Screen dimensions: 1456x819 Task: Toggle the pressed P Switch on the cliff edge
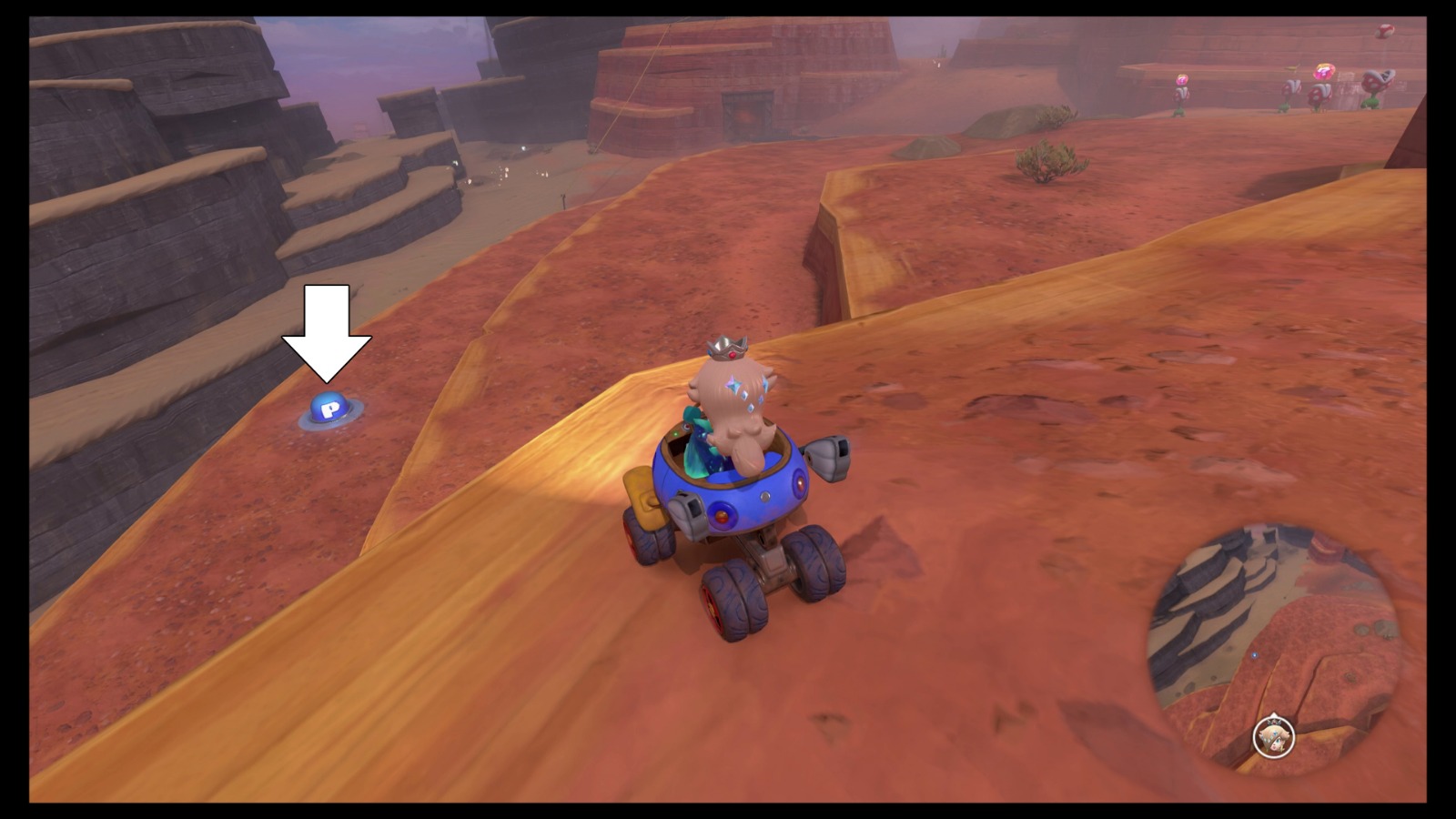(x=328, y=411)
